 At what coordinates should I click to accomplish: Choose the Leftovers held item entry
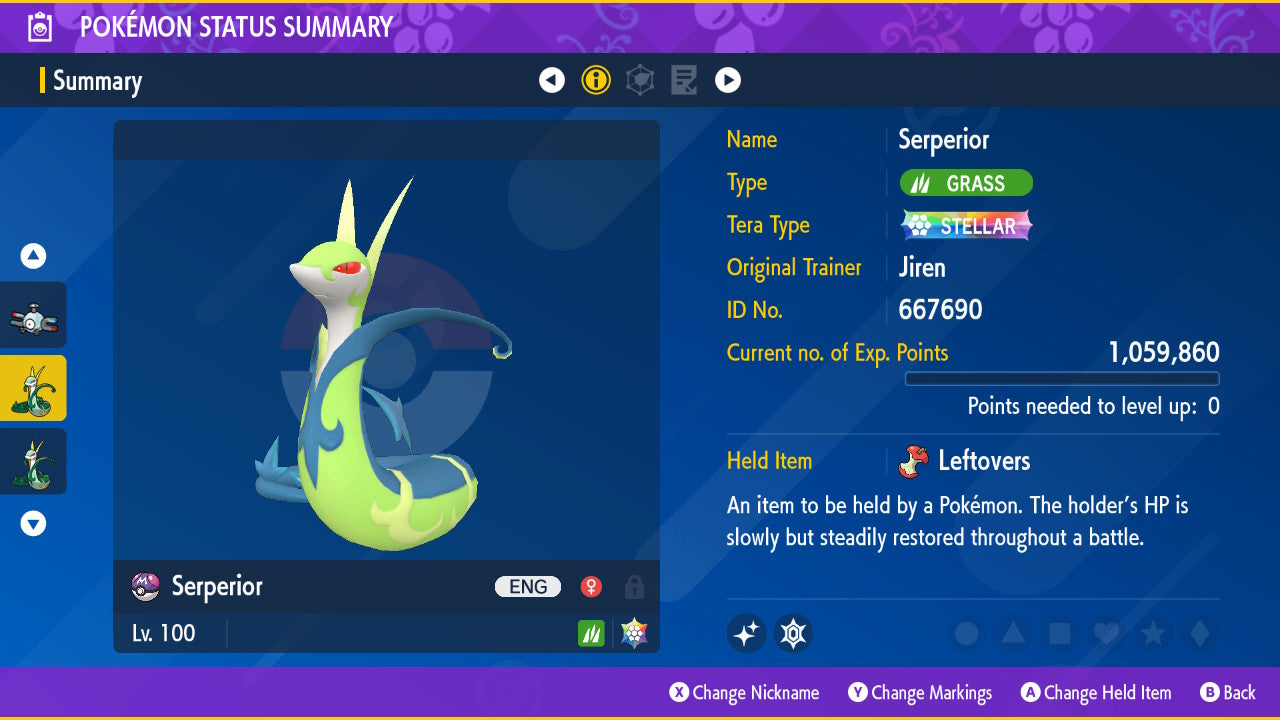(983, 461)
